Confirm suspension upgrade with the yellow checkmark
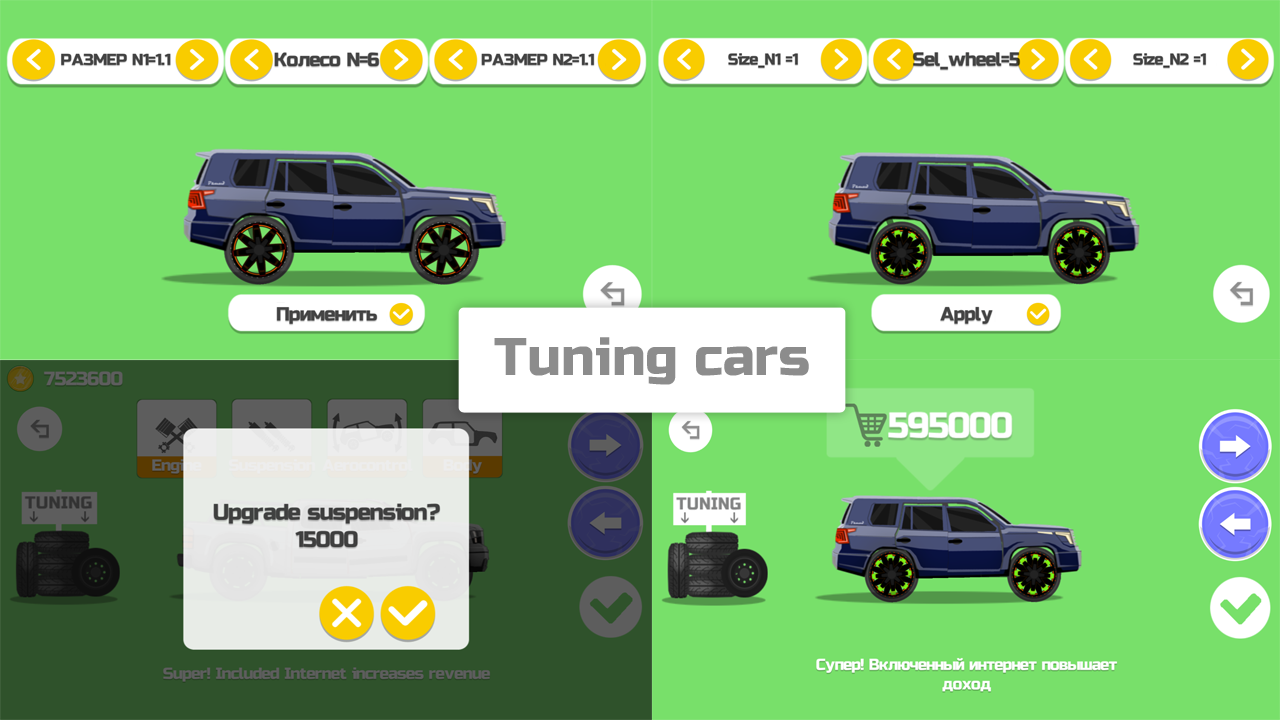Screen dimensions: 1280x720 [x=407, y=613]
